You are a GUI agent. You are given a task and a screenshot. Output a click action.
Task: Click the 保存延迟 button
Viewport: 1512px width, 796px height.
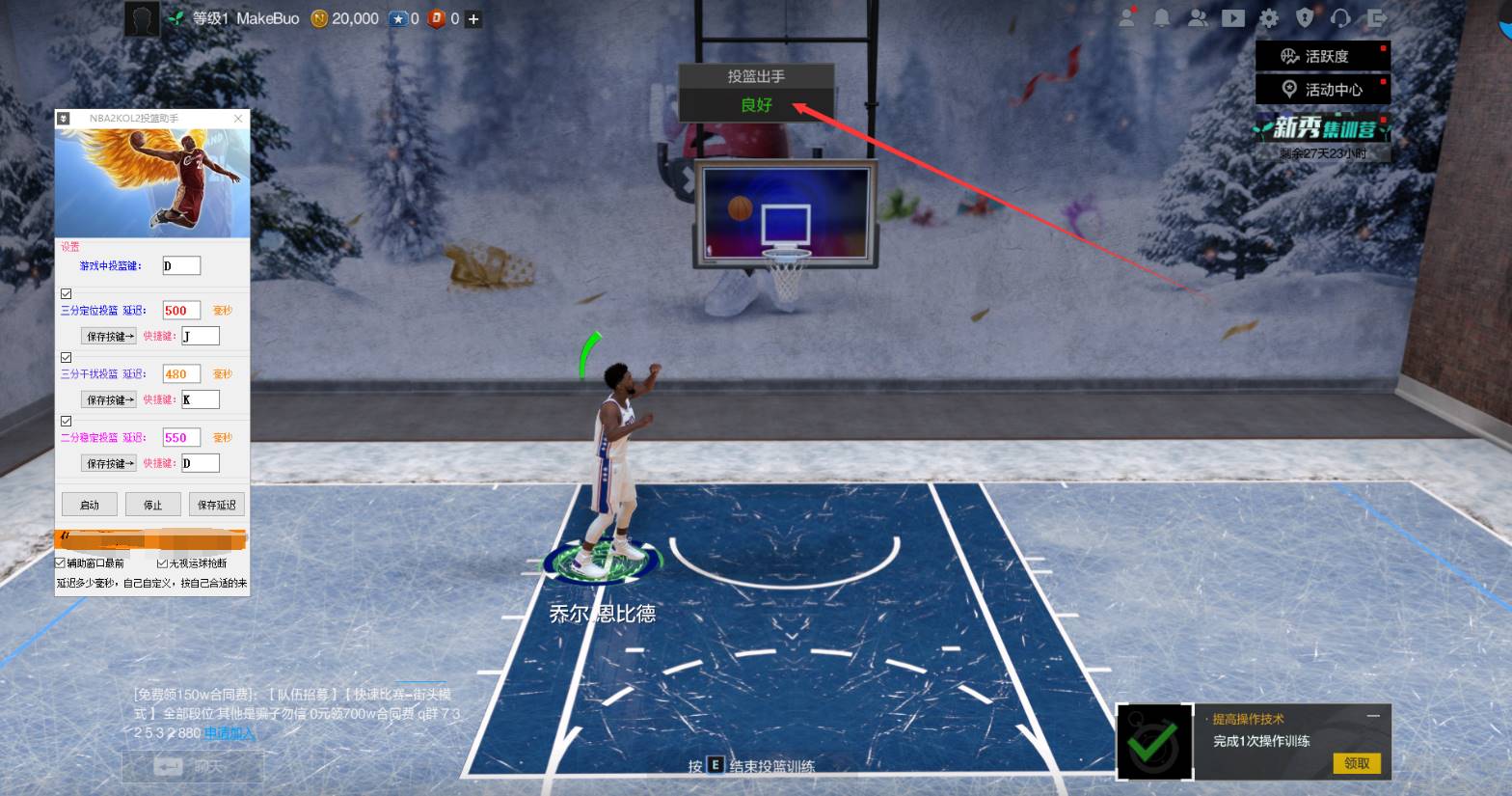pyautogui.click(x=216, y=504)
